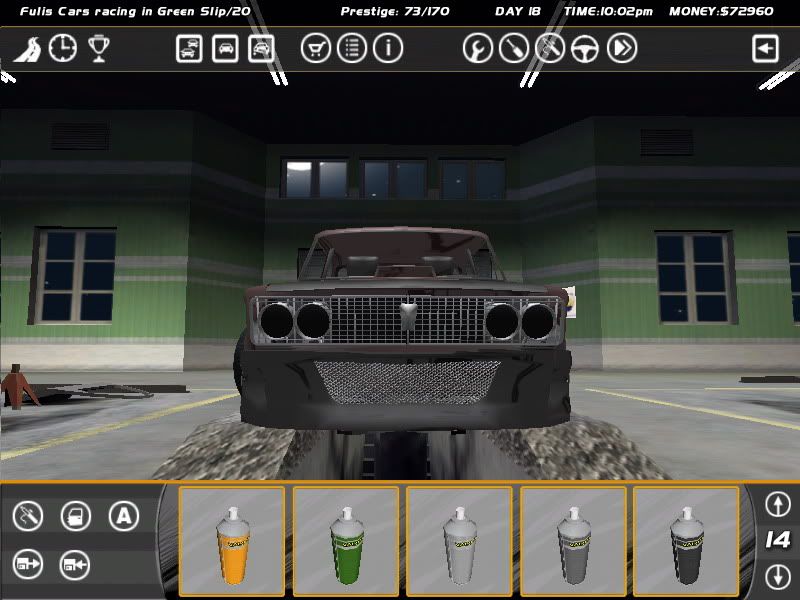Click the back arrow button
The height and width of the screenshot is (600, 800).
pyautogui.click(x=766, y=48)
